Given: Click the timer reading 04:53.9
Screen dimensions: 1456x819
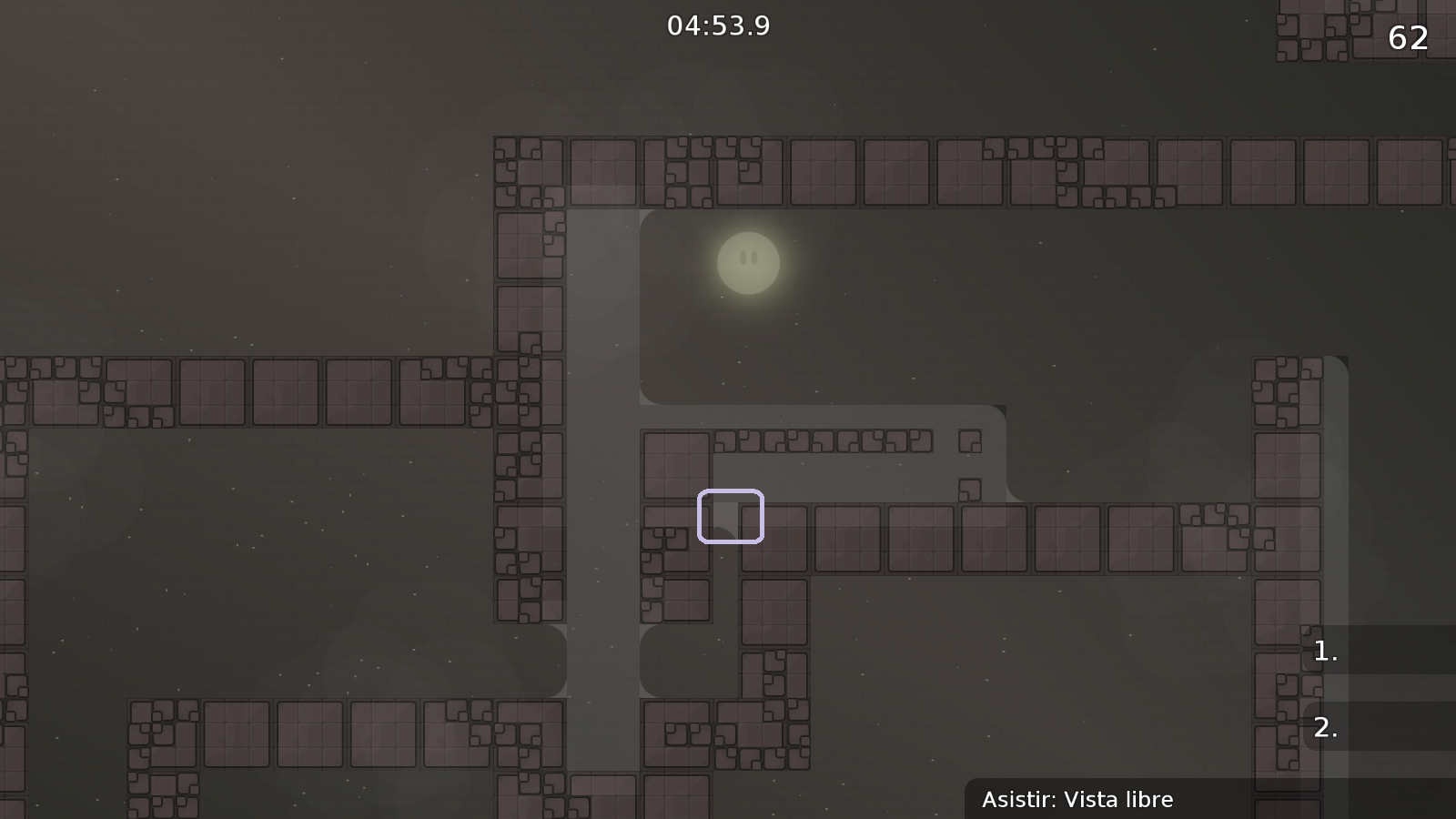Looking at the screenshot, I should 718,26.
